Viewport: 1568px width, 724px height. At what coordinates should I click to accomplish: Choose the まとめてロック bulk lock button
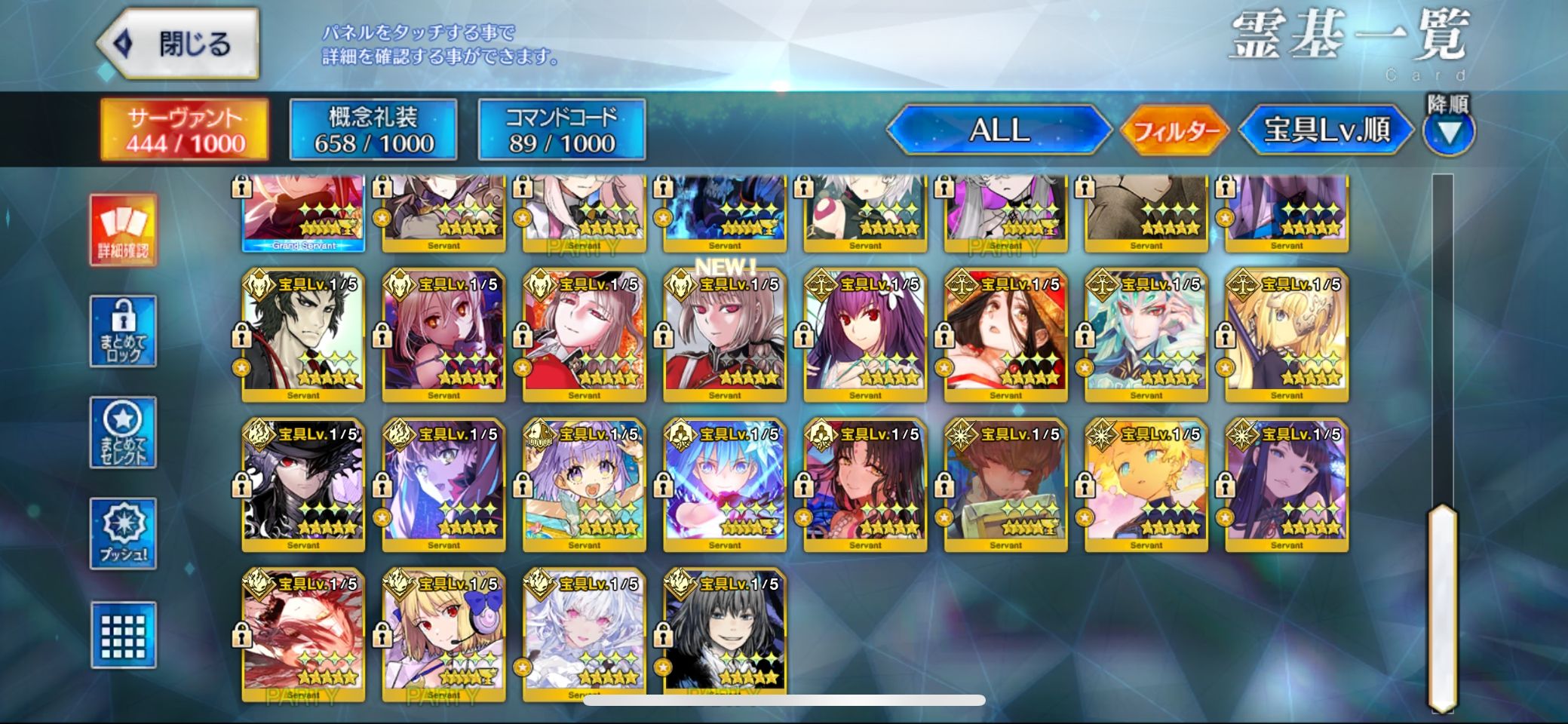(123, 331)
